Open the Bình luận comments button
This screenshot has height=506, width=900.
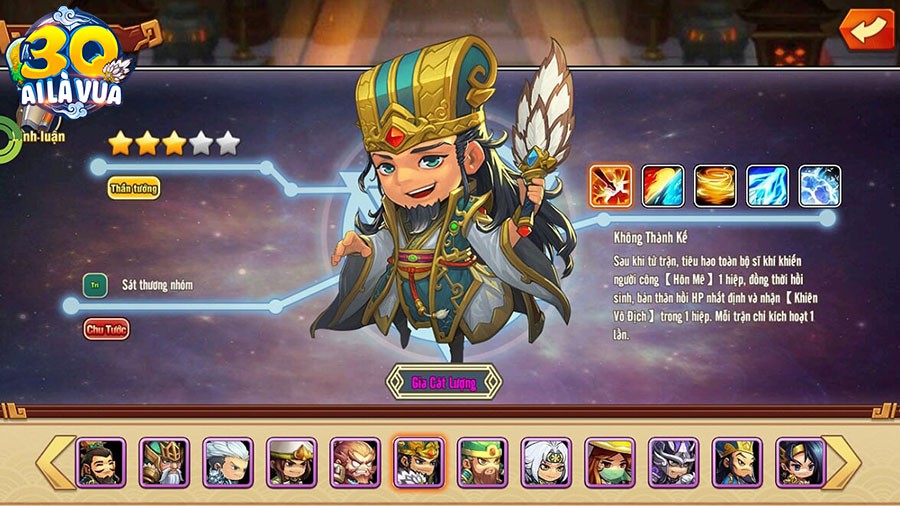click(40, 133)
